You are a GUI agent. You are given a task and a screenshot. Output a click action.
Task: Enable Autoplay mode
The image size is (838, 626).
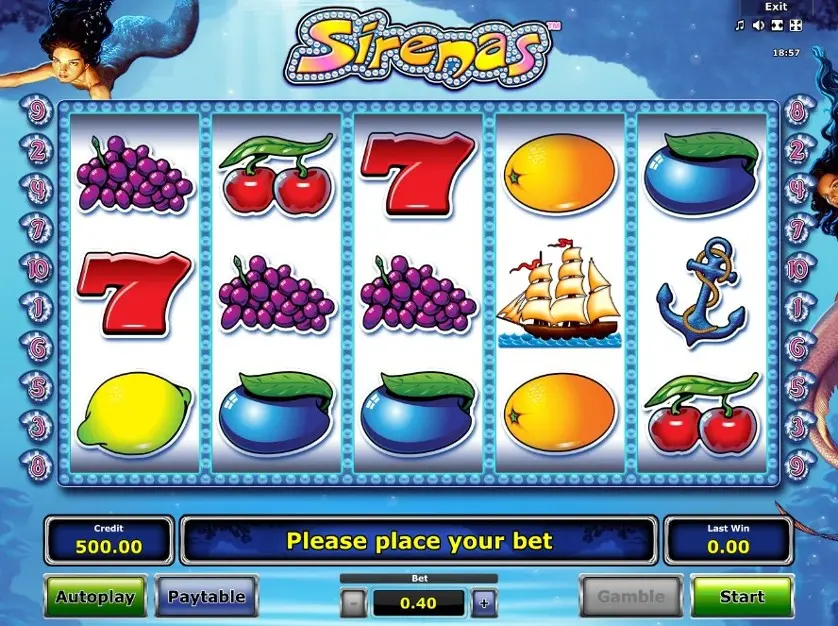95,597
